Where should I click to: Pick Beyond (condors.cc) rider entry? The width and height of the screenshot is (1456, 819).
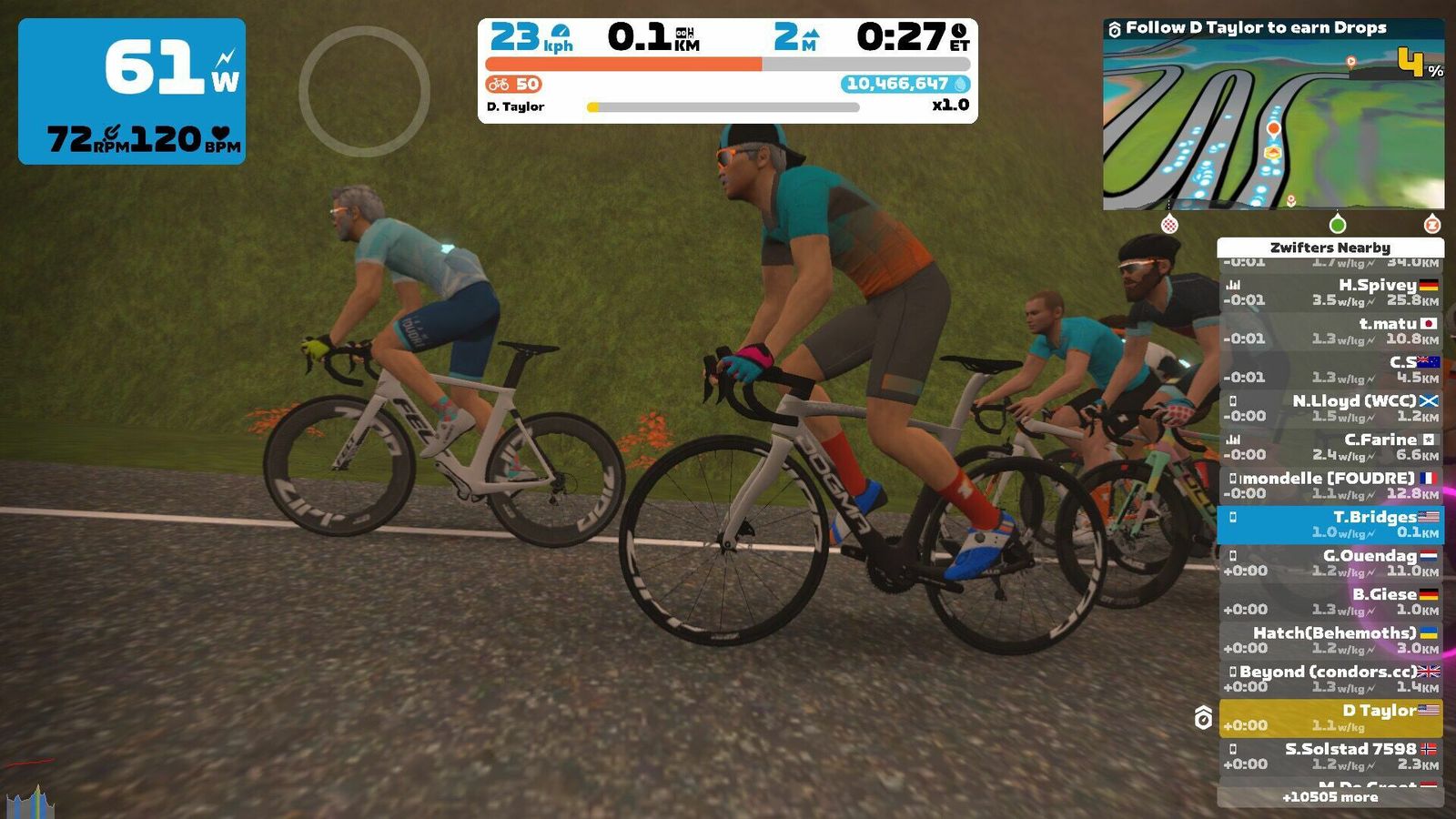(1330, 679)
